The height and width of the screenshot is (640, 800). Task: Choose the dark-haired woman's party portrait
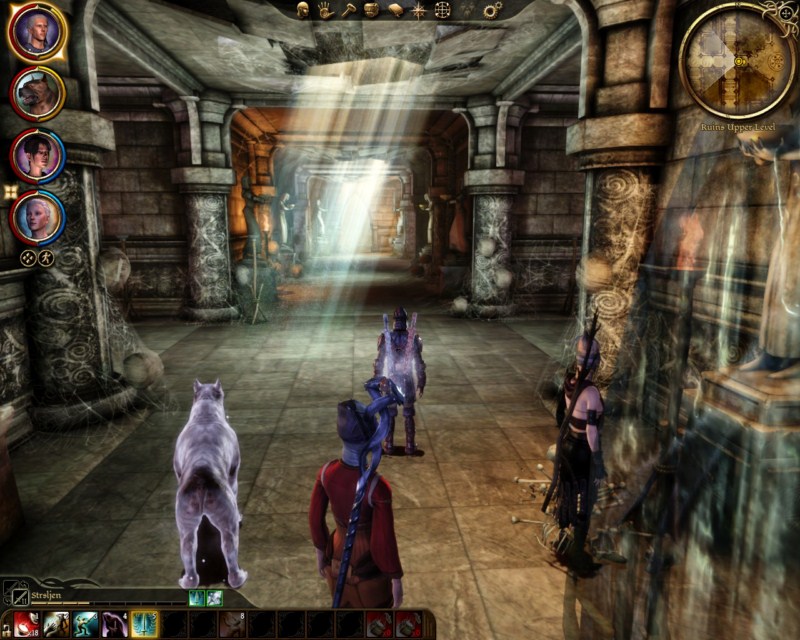click(37, 155)
